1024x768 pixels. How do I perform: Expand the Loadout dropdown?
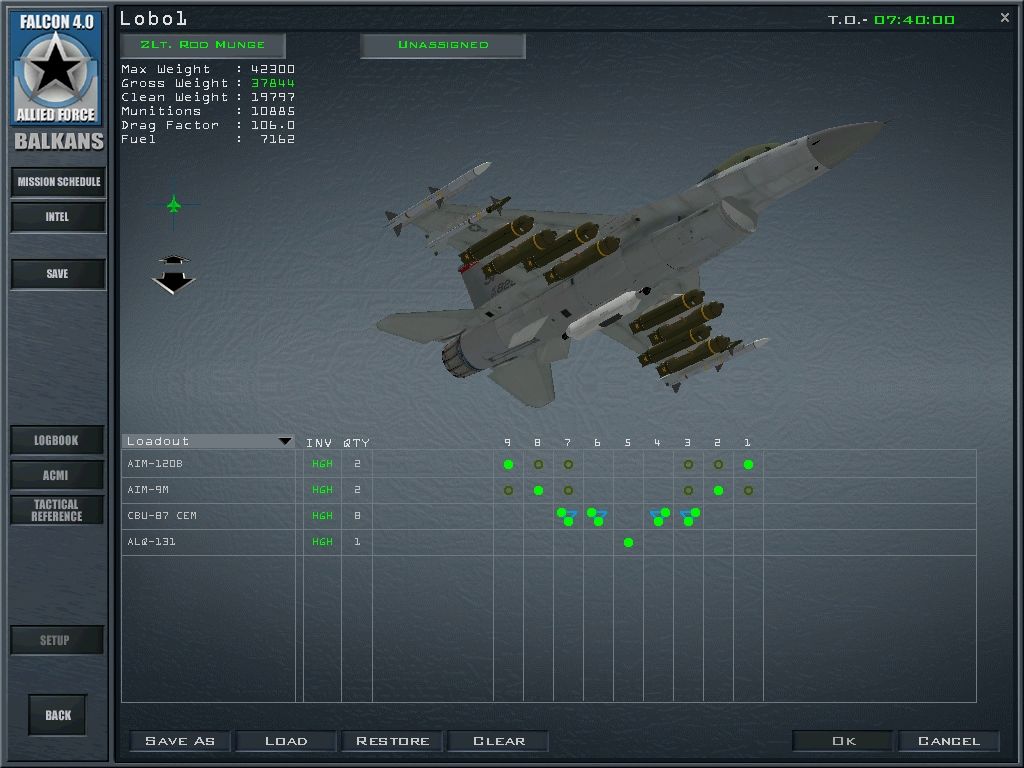pos(284,441)
